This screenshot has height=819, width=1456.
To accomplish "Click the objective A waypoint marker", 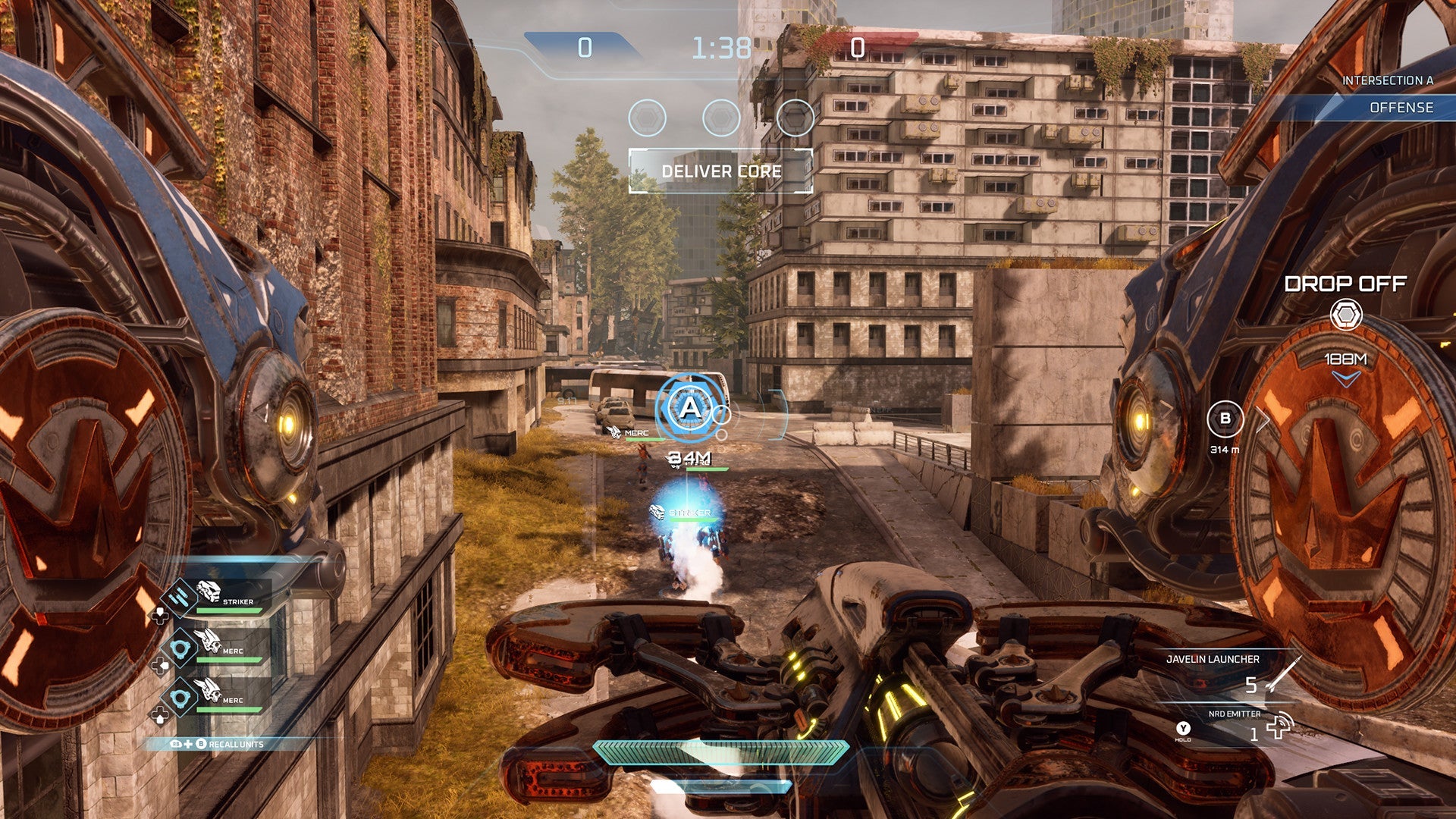I will tap(689, 409).
